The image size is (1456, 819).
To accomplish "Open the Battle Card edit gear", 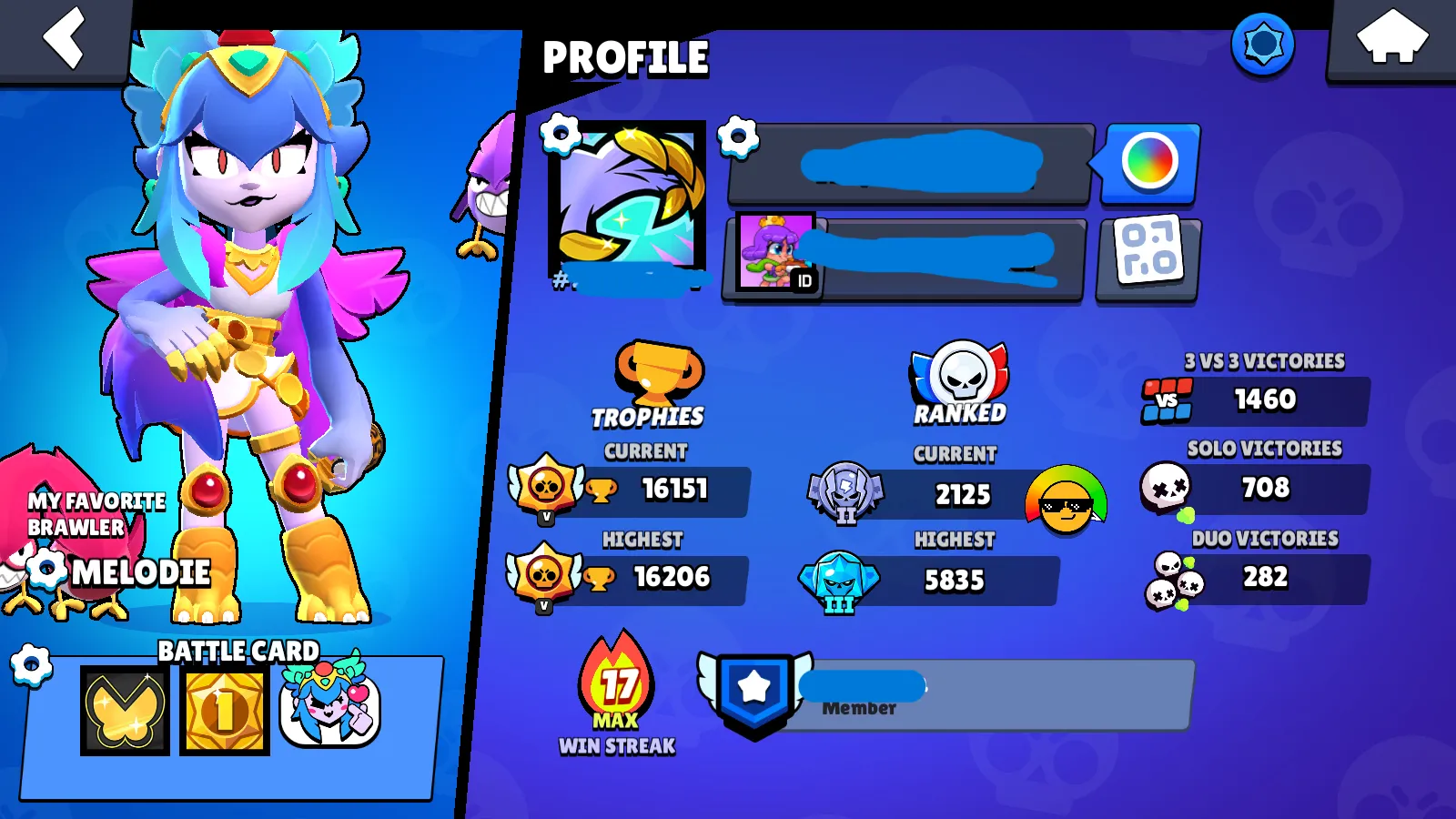I will click(34, 662).
